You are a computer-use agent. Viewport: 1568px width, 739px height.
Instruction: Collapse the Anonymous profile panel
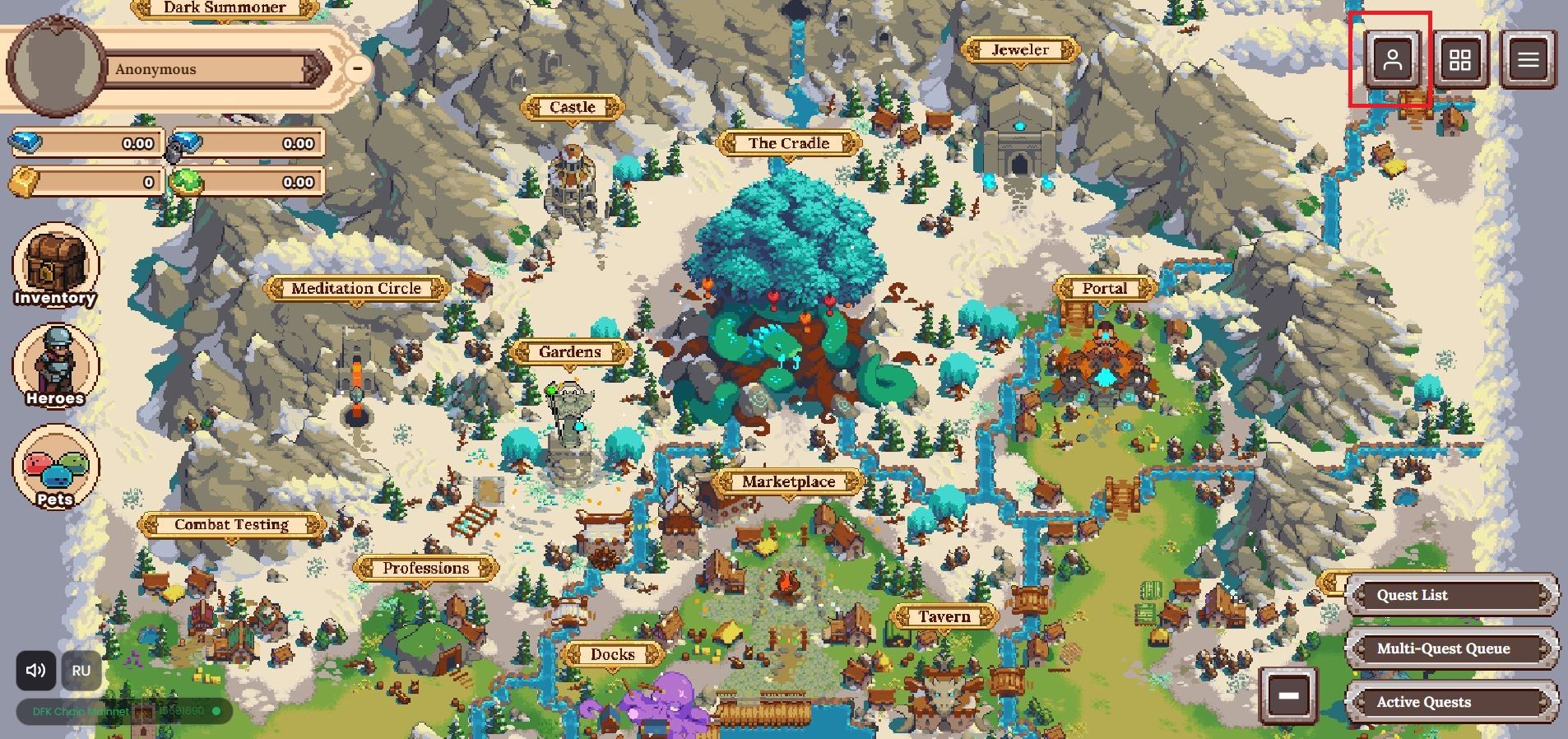click(357, 68)
